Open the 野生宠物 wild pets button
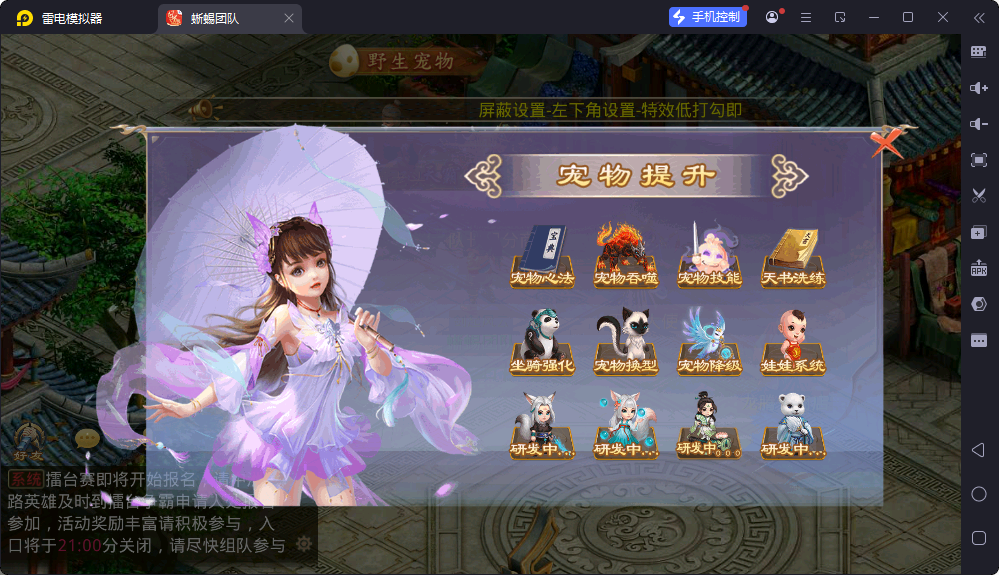 point(395,61)
